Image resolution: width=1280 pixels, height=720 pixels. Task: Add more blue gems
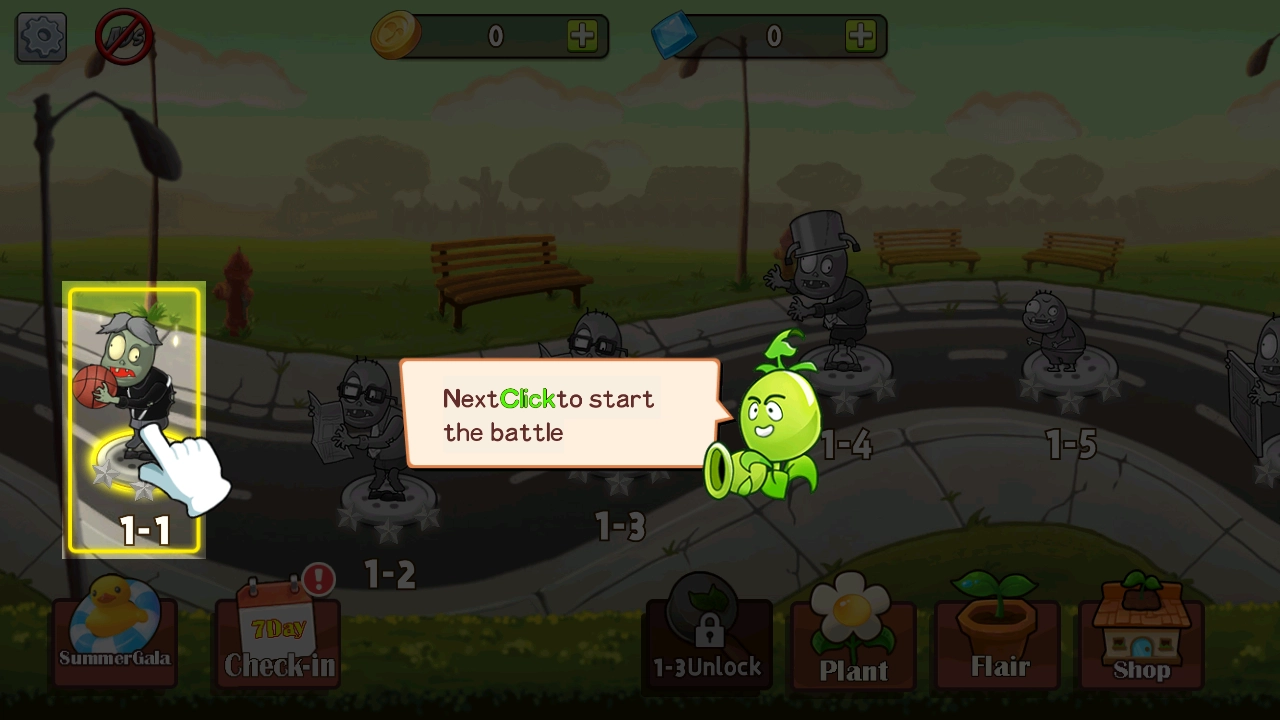pos(860,36)
